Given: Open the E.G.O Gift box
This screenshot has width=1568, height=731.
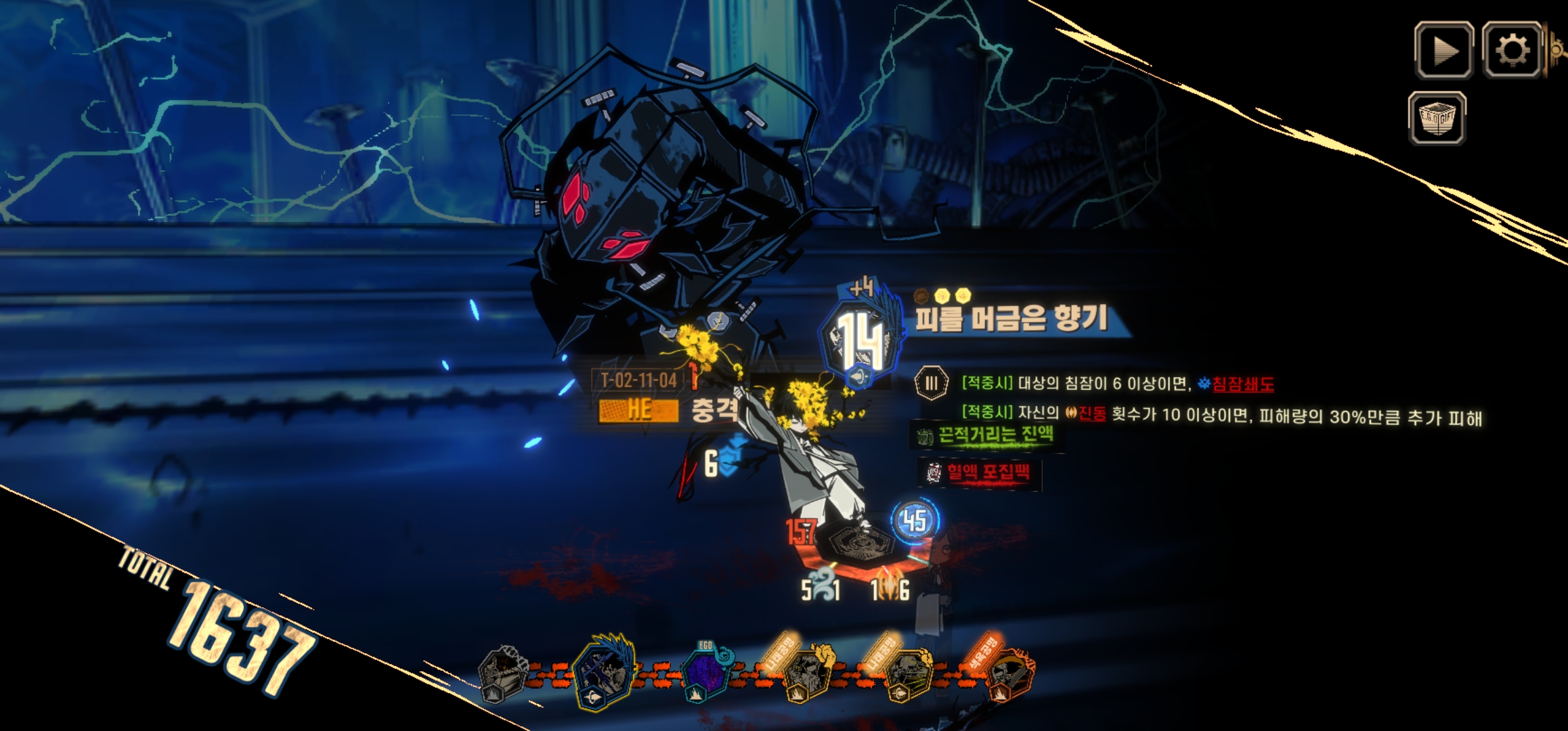Looking at the screenshot, I should 1437,118.
